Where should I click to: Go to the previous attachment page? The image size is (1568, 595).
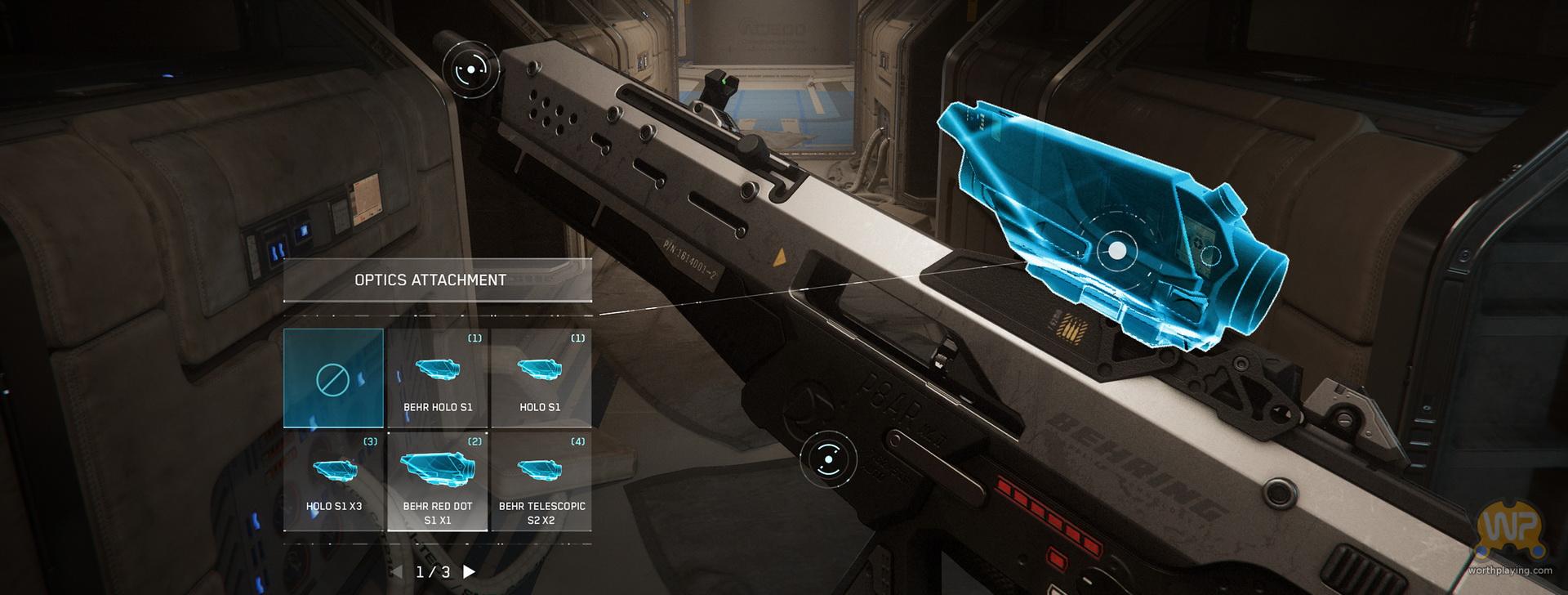click(397, 571)
